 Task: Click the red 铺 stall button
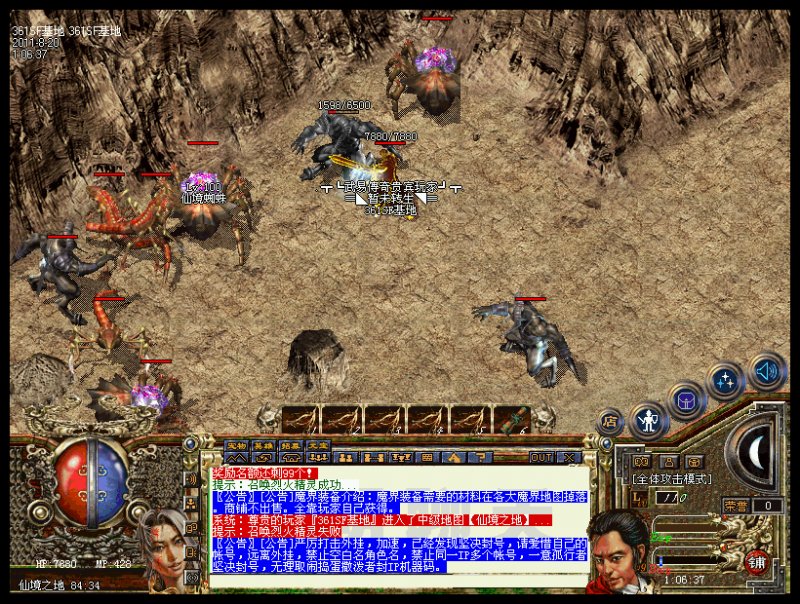[757, 563]
